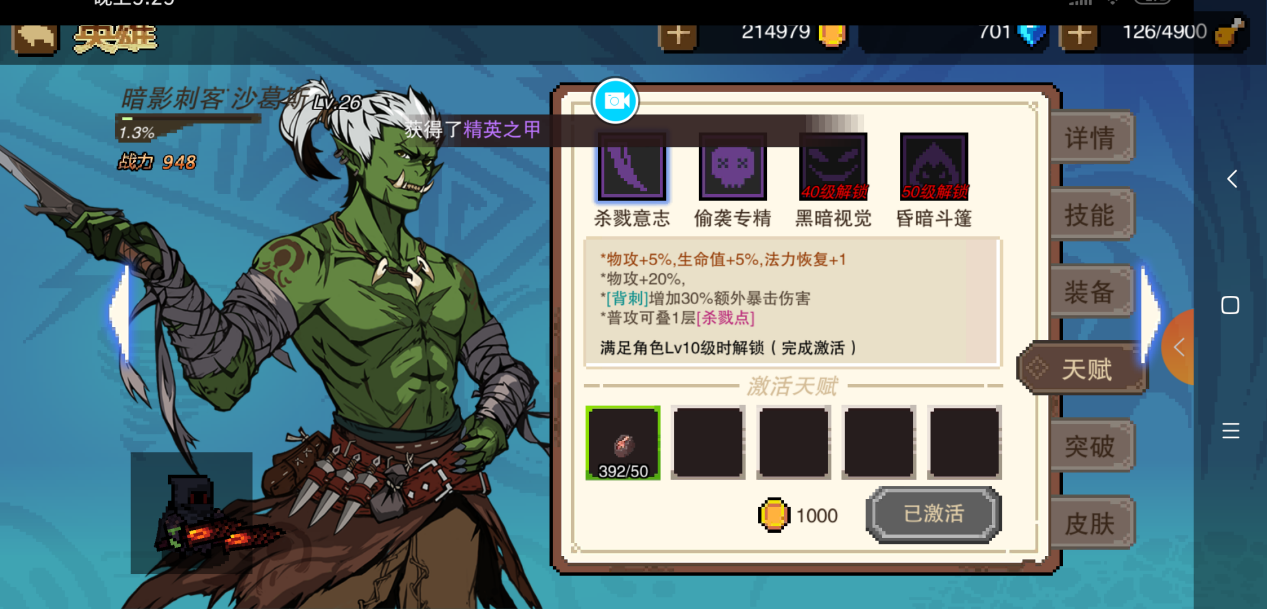Switch to the 技能 skills tab
The image size is (1267, 609).
pos(1090,215)
